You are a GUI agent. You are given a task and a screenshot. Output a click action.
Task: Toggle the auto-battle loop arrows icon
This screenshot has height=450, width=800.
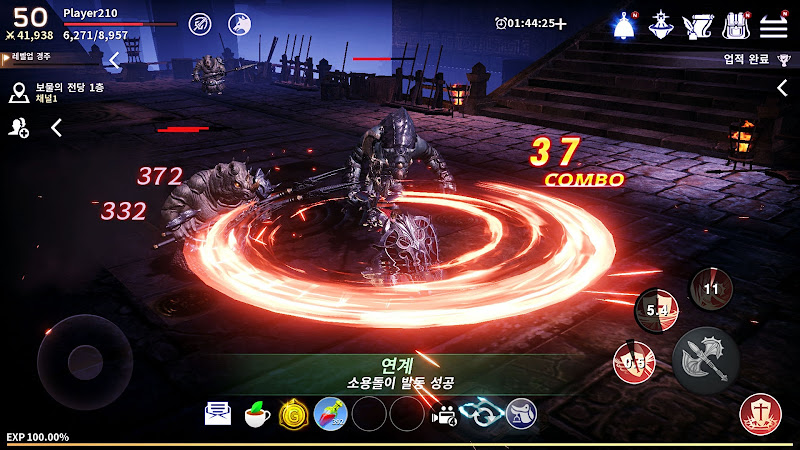481,413
